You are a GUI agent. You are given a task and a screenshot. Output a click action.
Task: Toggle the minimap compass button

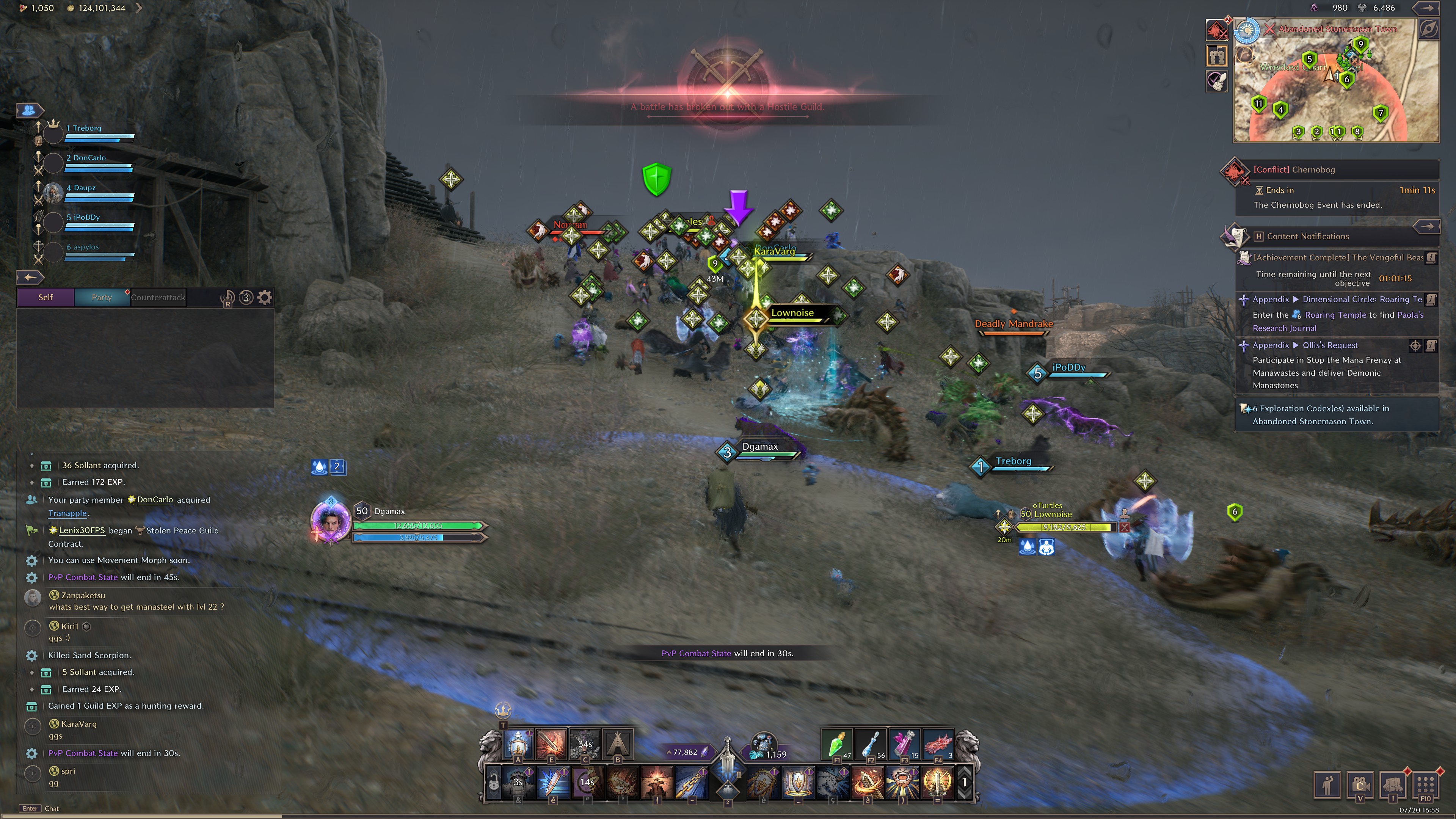point(1428,30)
